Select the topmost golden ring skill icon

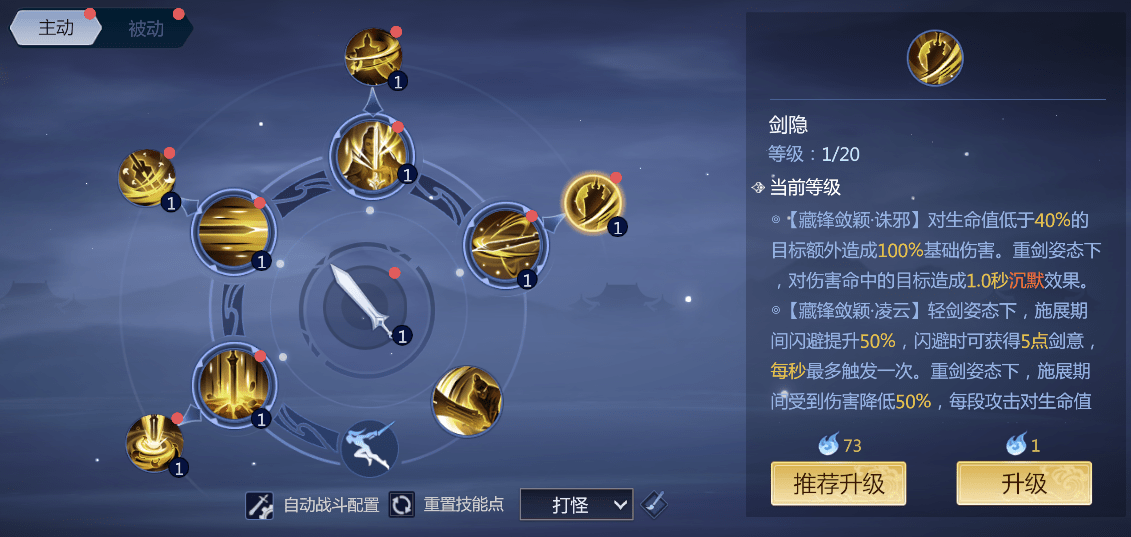(x=372, y=56)
